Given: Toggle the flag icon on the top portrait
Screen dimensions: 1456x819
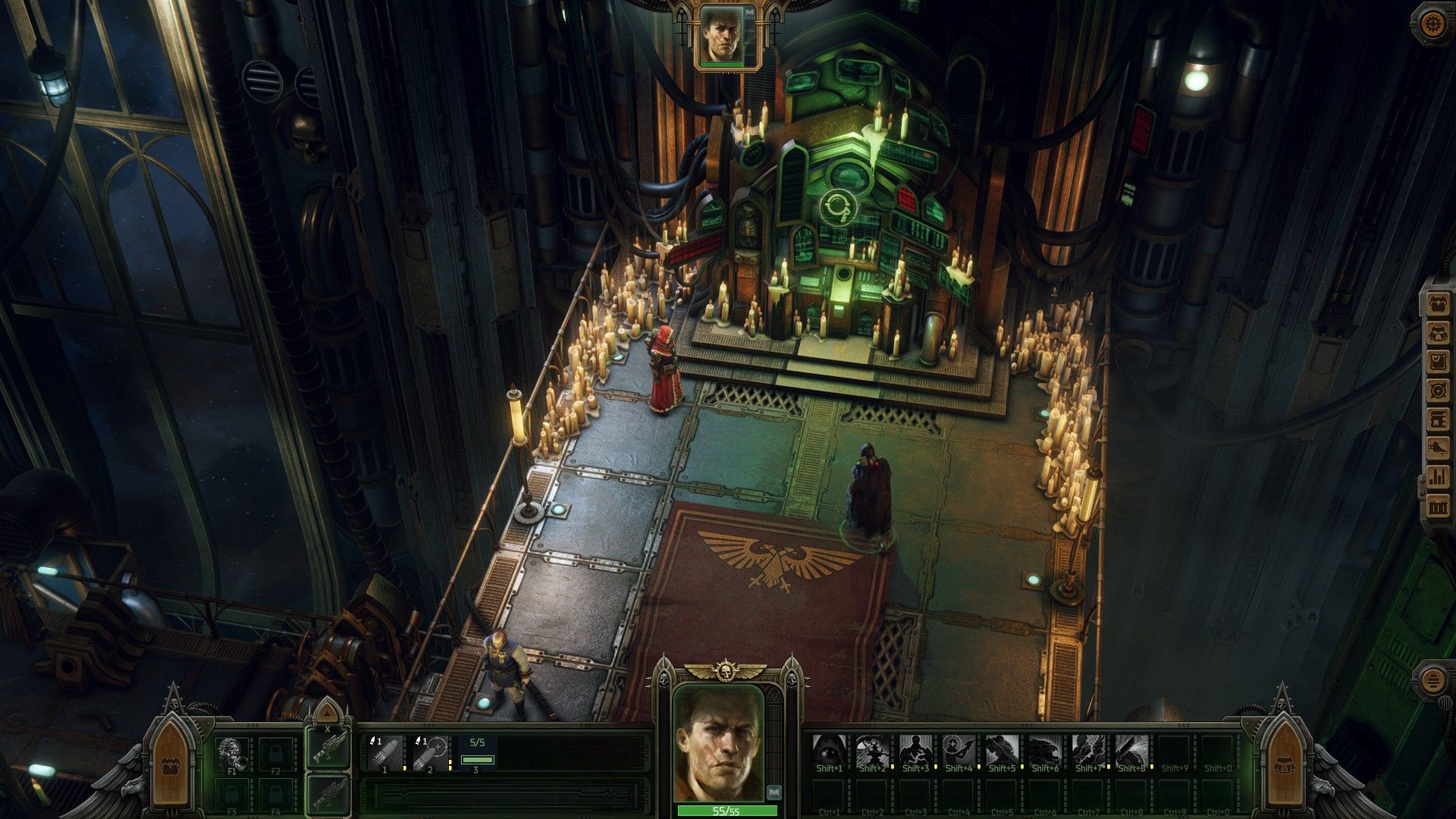Looking at the screenshot, I should pyautogui.click(x=748, y=13).
